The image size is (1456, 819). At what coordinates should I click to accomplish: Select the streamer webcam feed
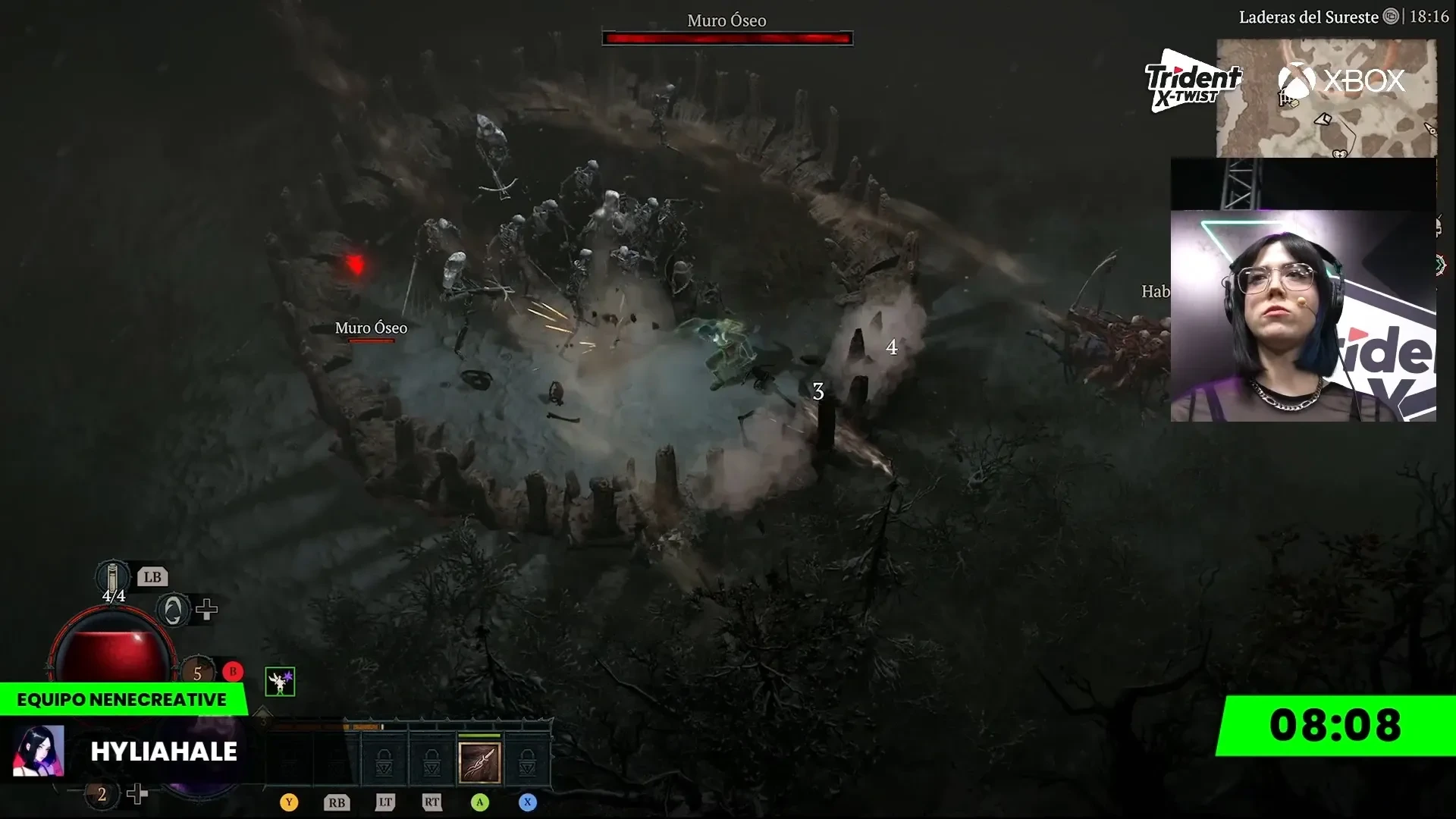pyautogui.click(x=1303, y=315)
